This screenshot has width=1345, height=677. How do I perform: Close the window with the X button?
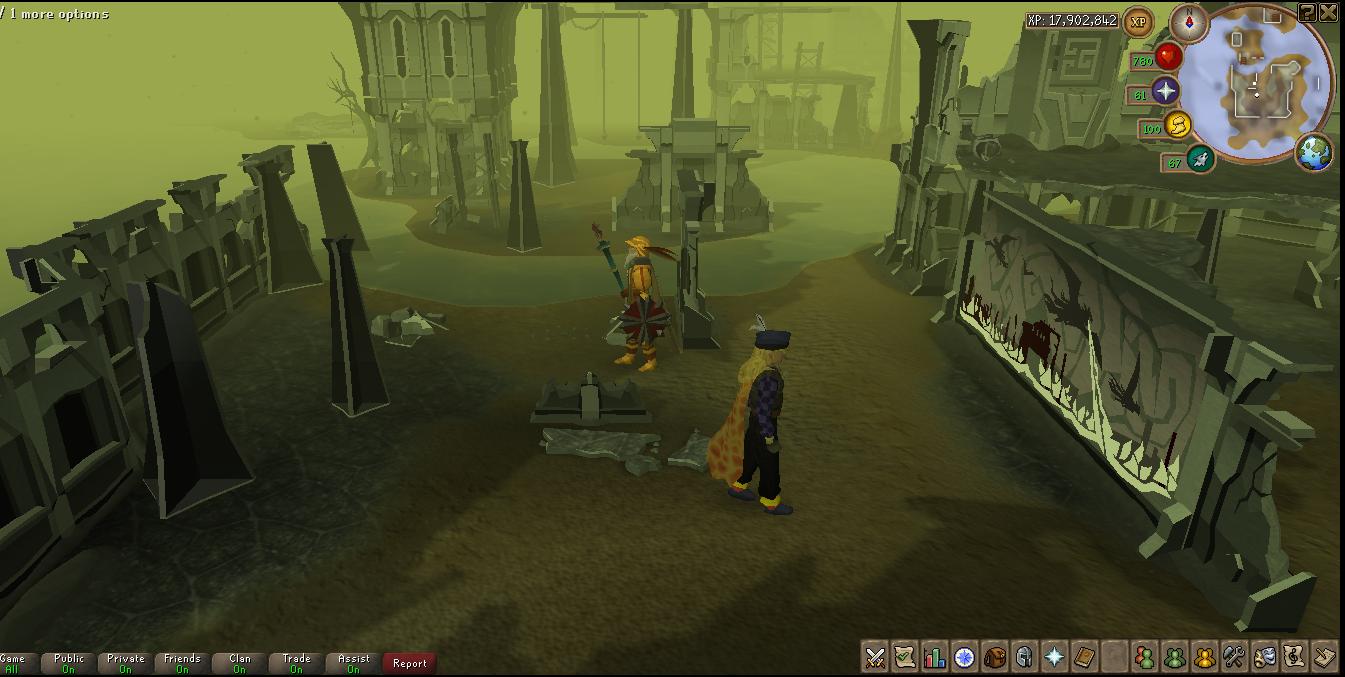(1329, 12)
